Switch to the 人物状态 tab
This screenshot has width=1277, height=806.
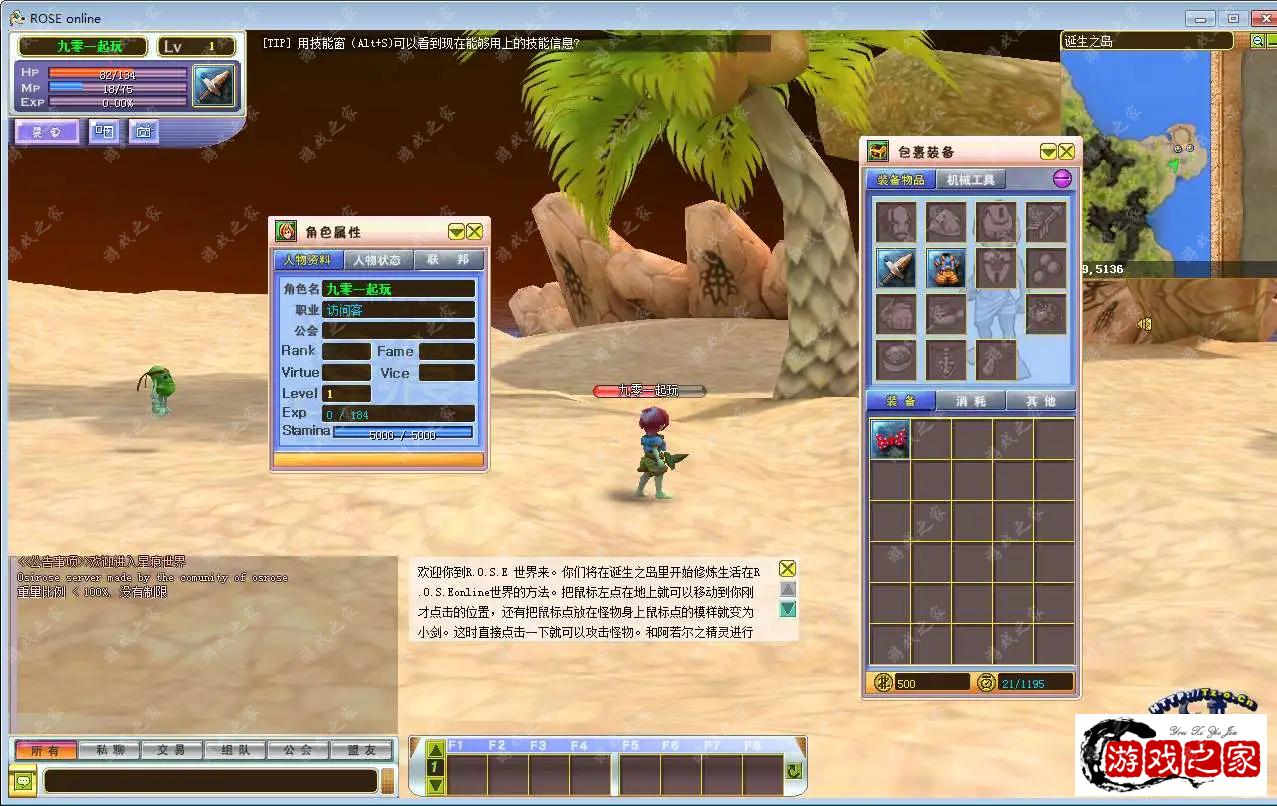pos(377,260)
